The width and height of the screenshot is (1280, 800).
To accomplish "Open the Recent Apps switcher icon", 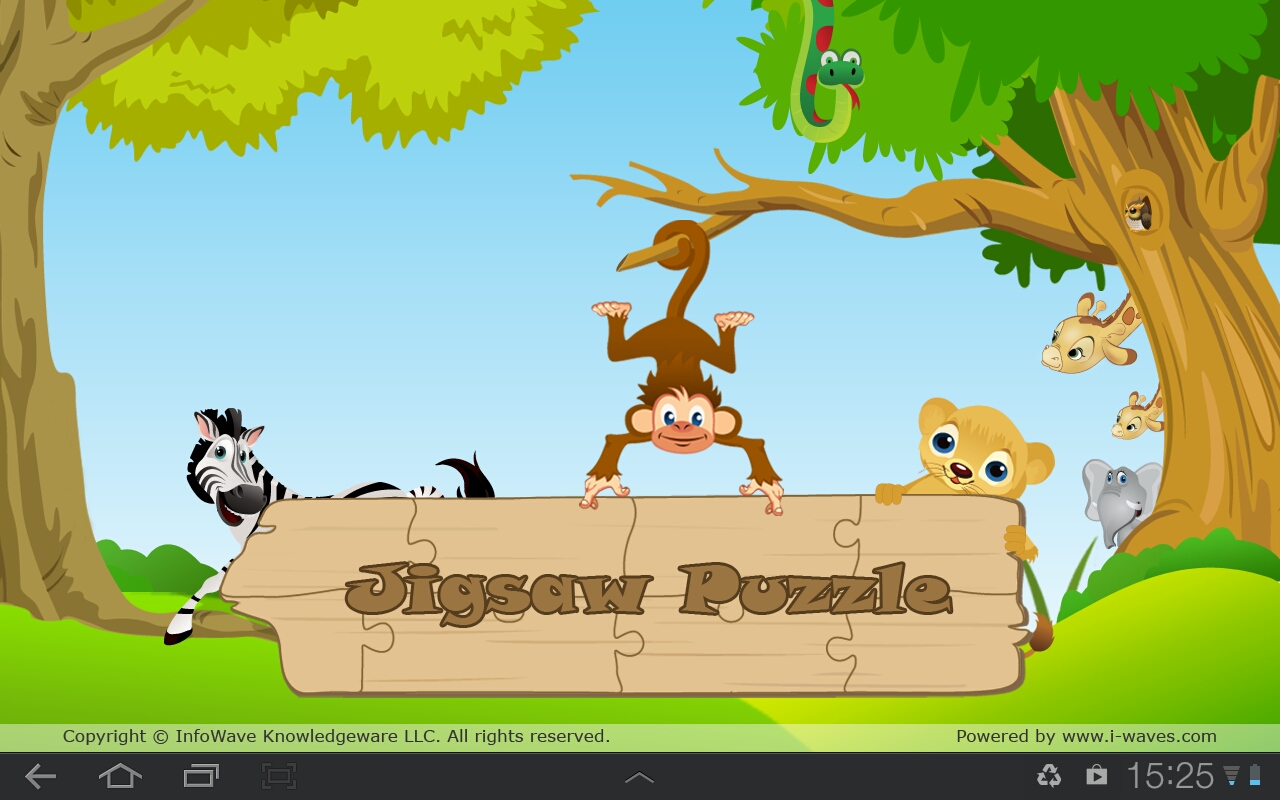I will pyautogui.click(x=198, y=775).
